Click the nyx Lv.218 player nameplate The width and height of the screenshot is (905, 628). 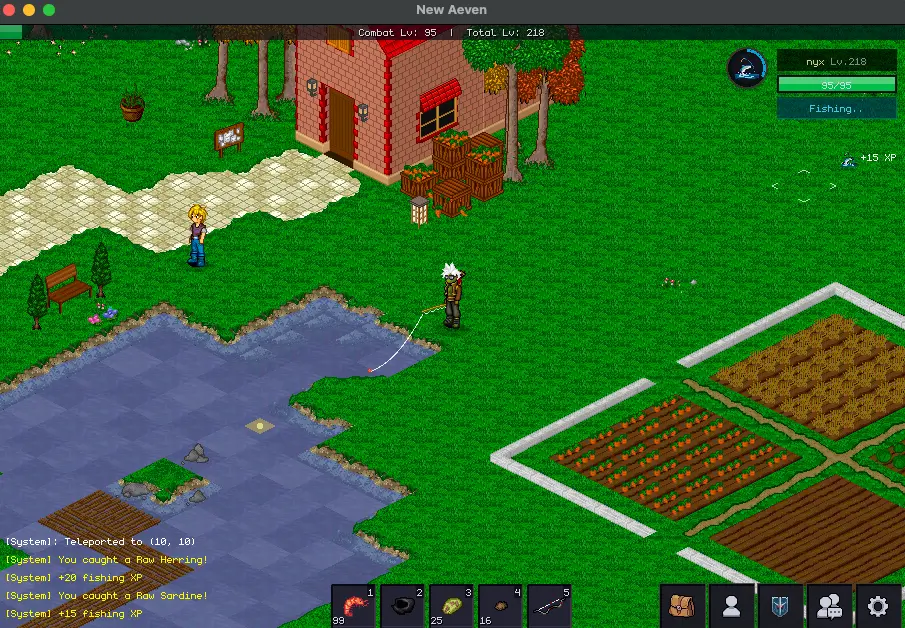point(836,62)
